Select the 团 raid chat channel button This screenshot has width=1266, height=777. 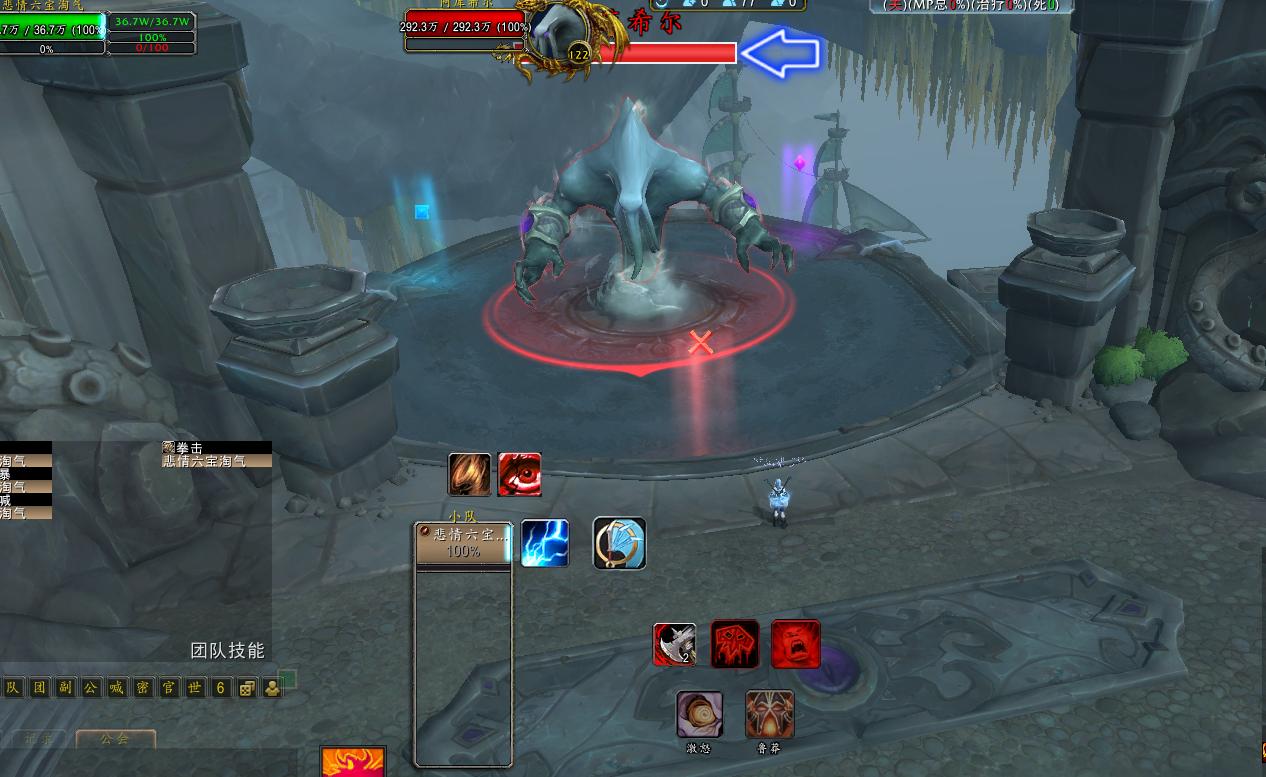click(x=39, y=688)
